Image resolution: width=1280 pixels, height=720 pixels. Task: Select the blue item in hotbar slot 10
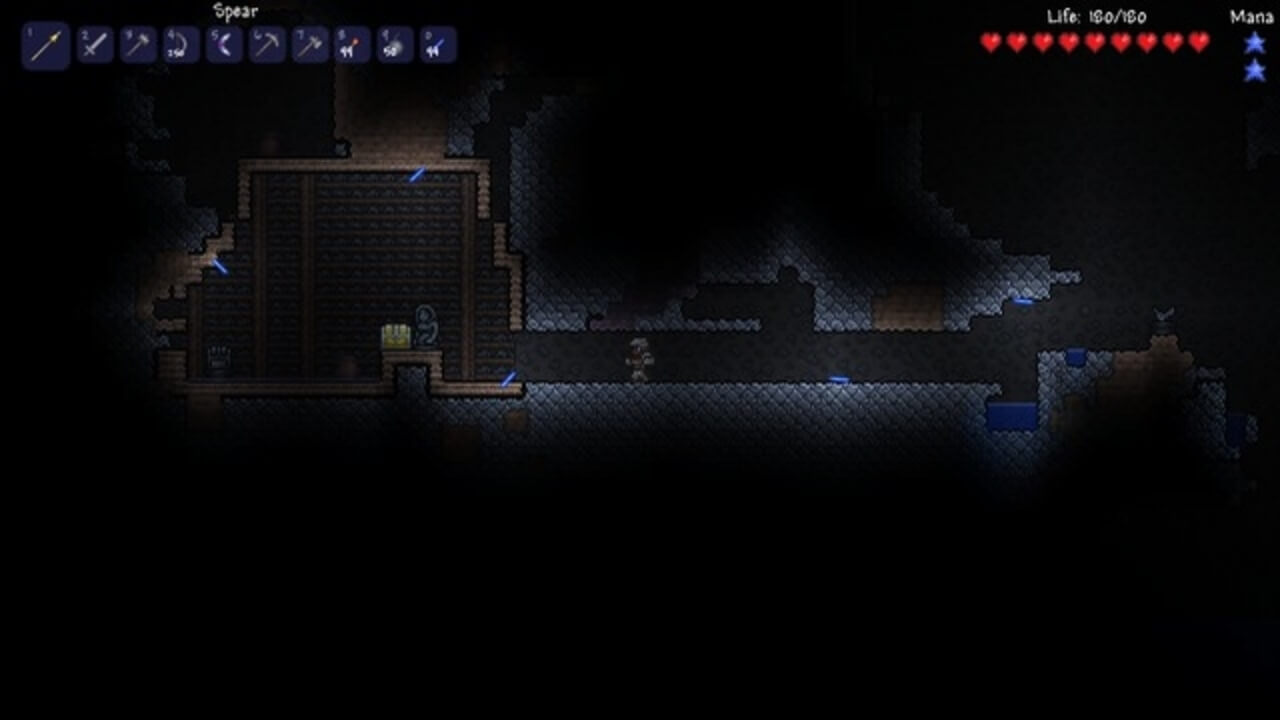[436, 43]
